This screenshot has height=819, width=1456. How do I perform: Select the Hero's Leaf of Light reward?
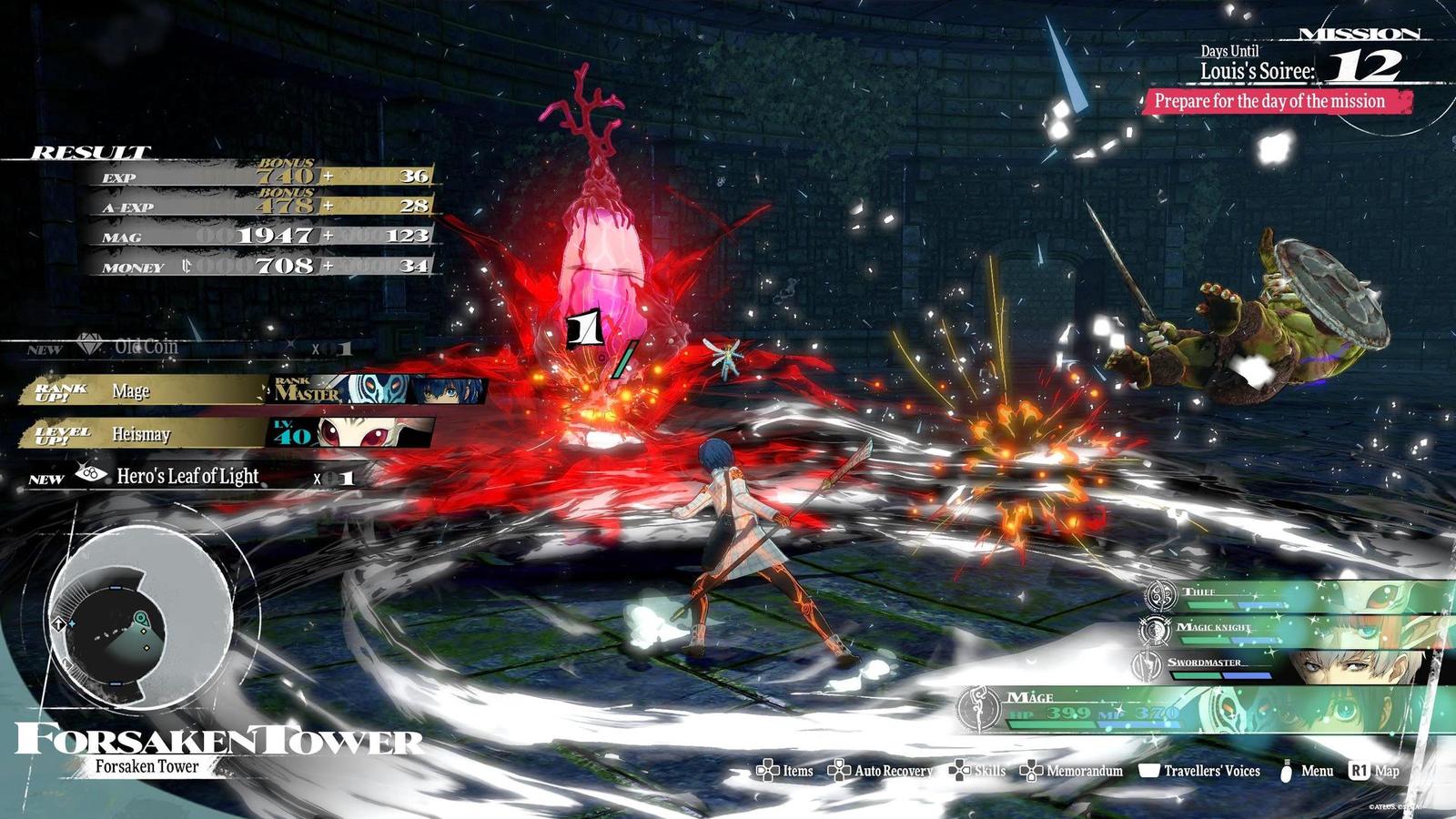187,476
